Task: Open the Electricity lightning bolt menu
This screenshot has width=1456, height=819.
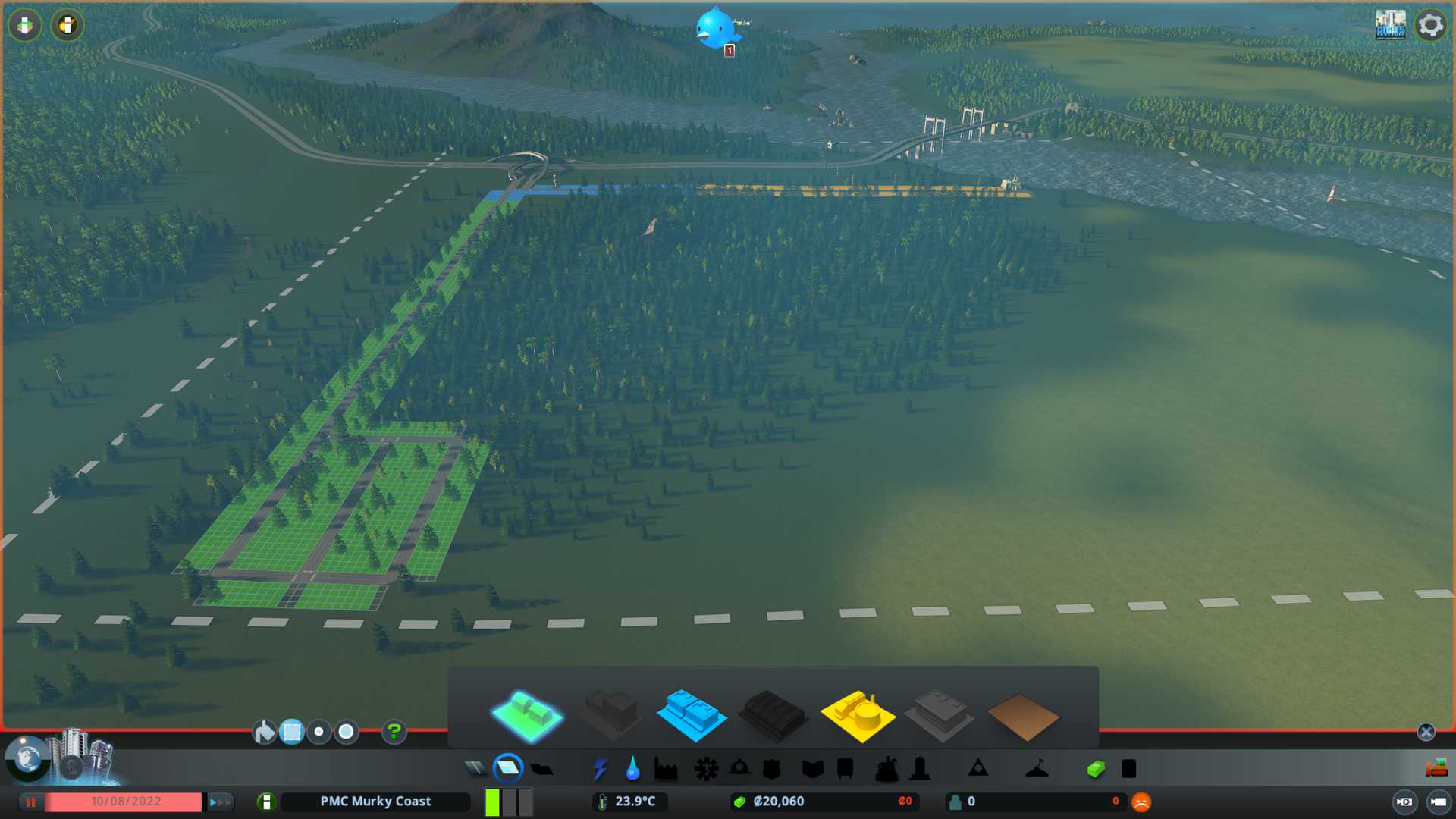Action: 600,769
